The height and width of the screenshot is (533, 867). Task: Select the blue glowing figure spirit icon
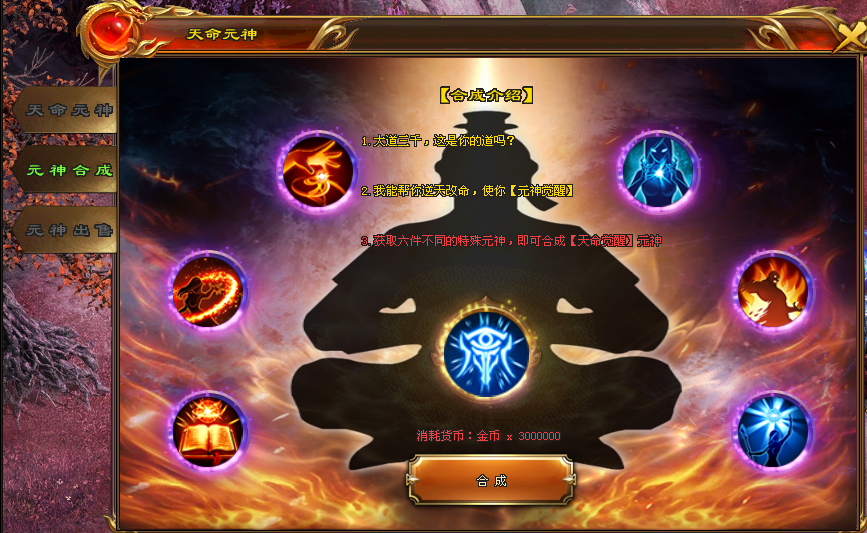click(x=658, y=170)
